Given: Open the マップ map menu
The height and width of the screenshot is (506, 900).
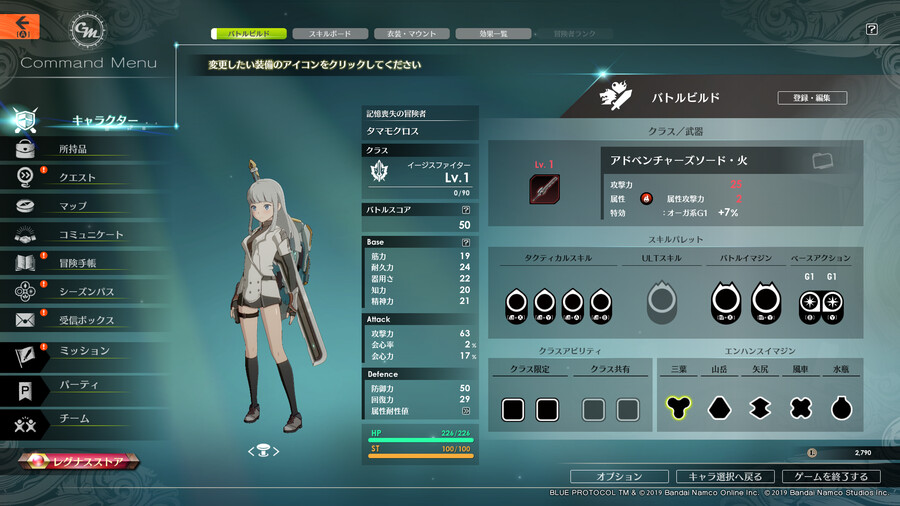Looking at the screenshot, I should click(x=72, y=206).
